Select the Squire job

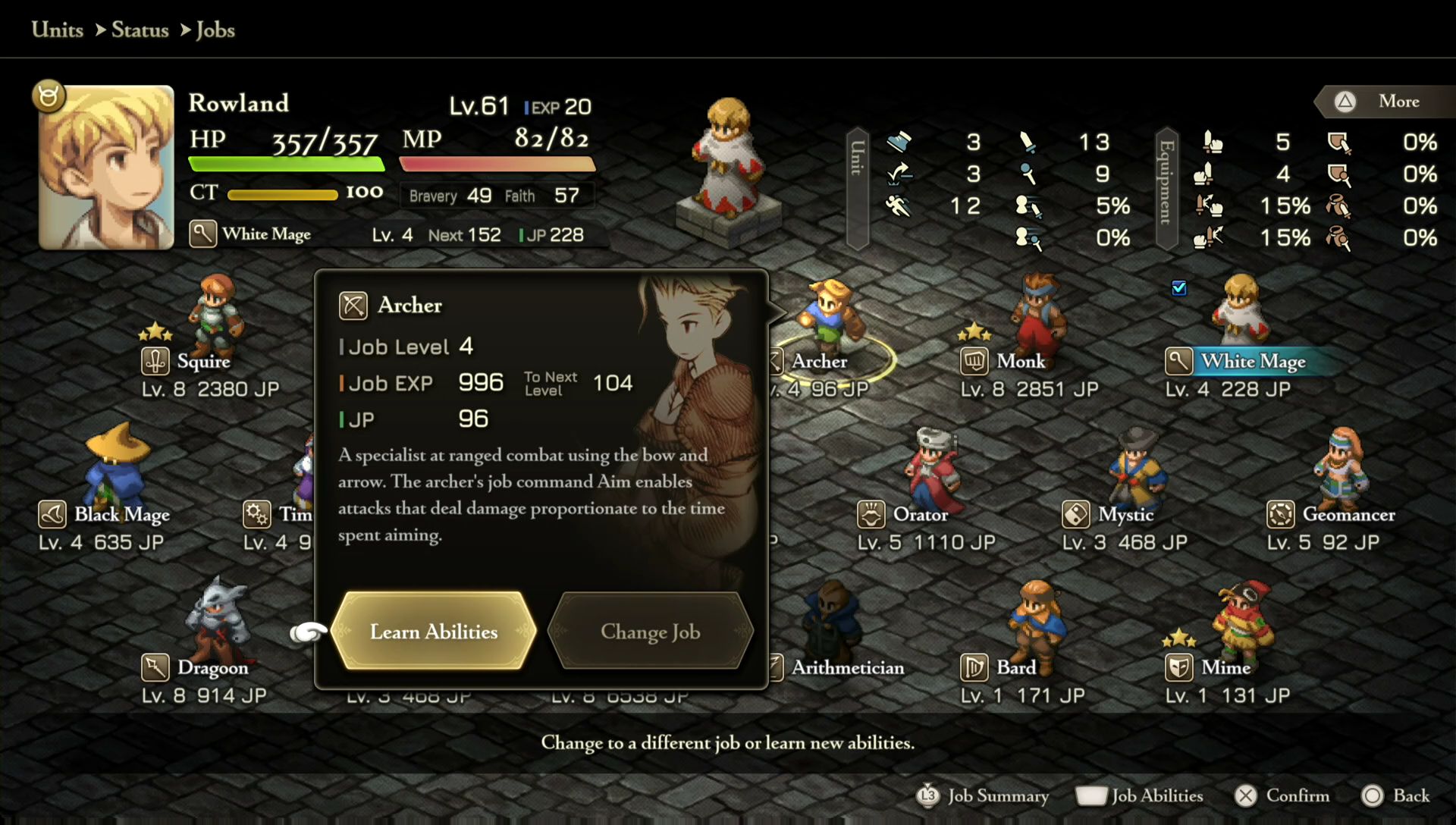[x=202, y=361]
